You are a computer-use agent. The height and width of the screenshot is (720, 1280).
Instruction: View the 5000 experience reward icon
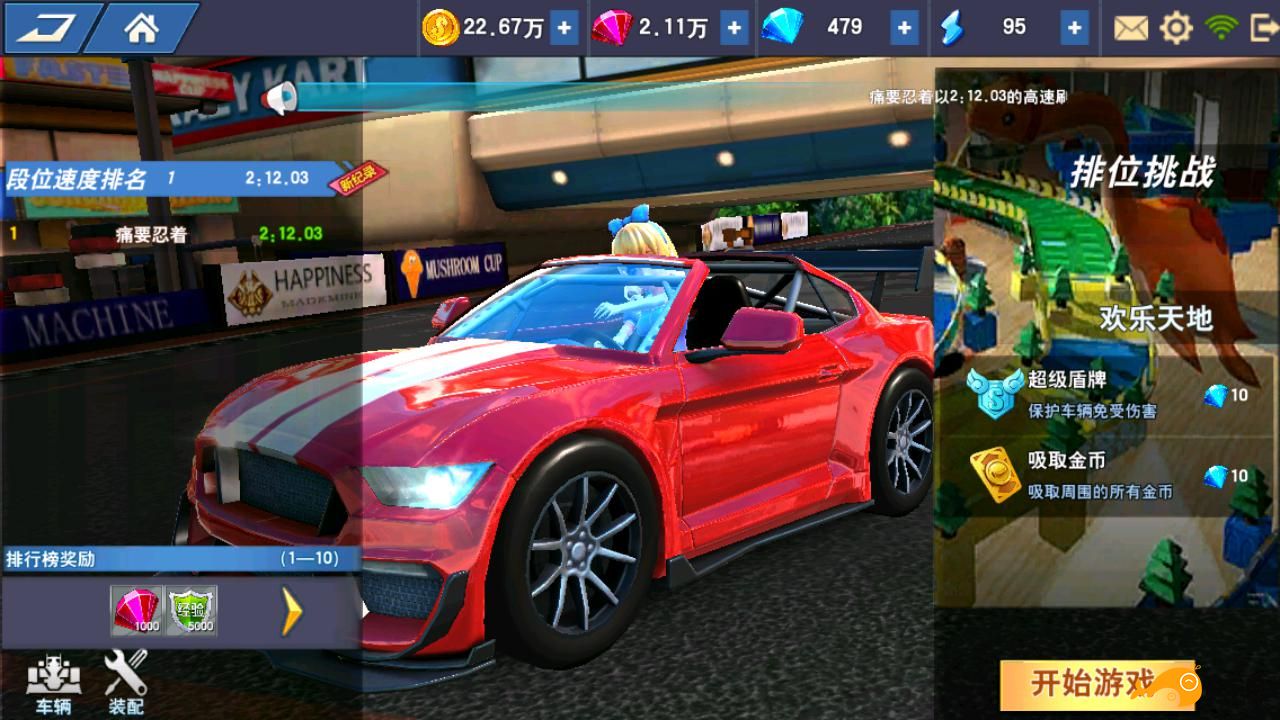tap(191, 610)
